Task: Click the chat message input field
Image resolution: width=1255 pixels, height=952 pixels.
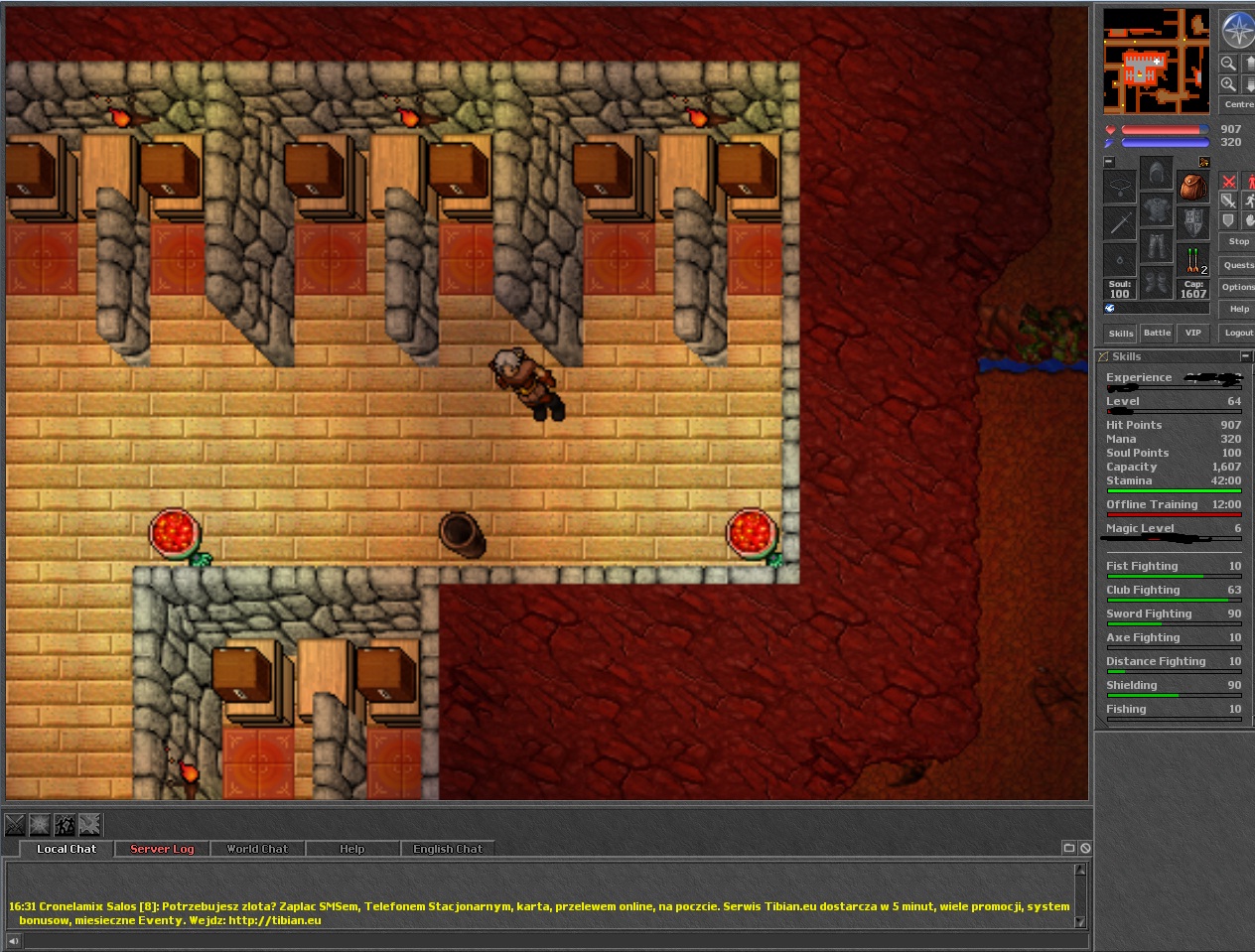Action: [x=546, y=941]
